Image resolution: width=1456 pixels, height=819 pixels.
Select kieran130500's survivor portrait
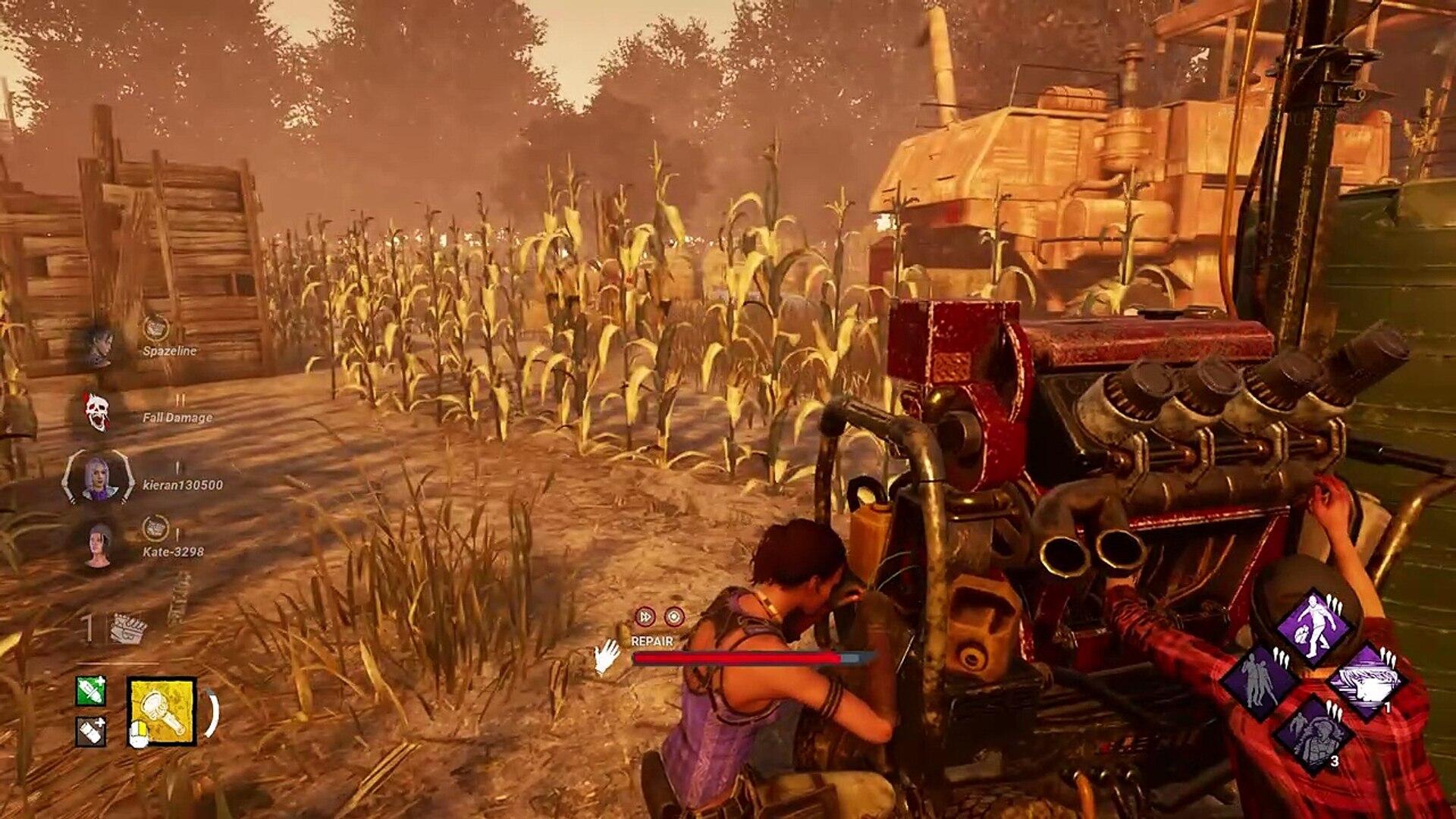(x=99, y=478)
